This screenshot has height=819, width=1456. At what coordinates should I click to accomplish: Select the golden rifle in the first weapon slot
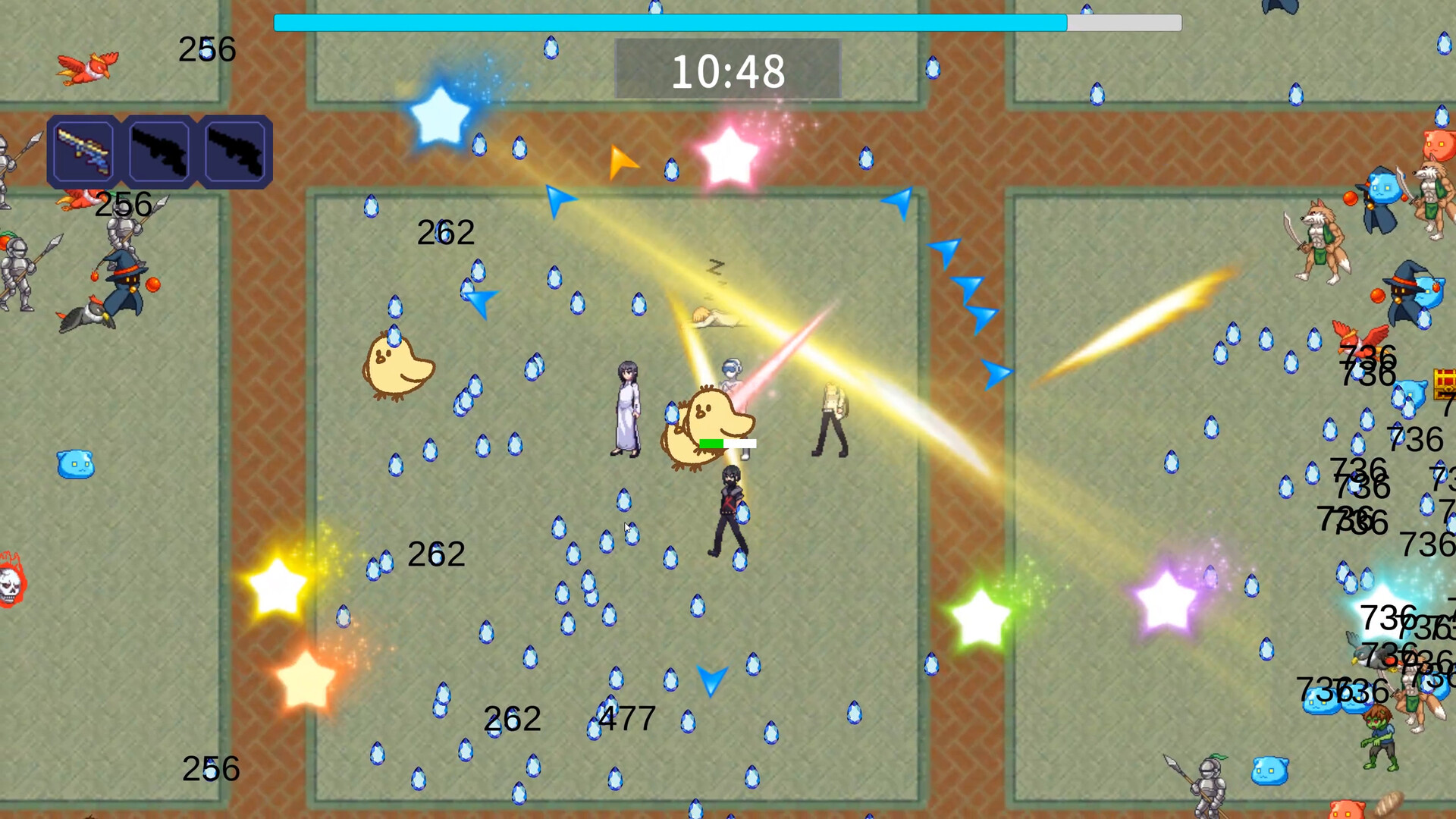pos(83,149)
